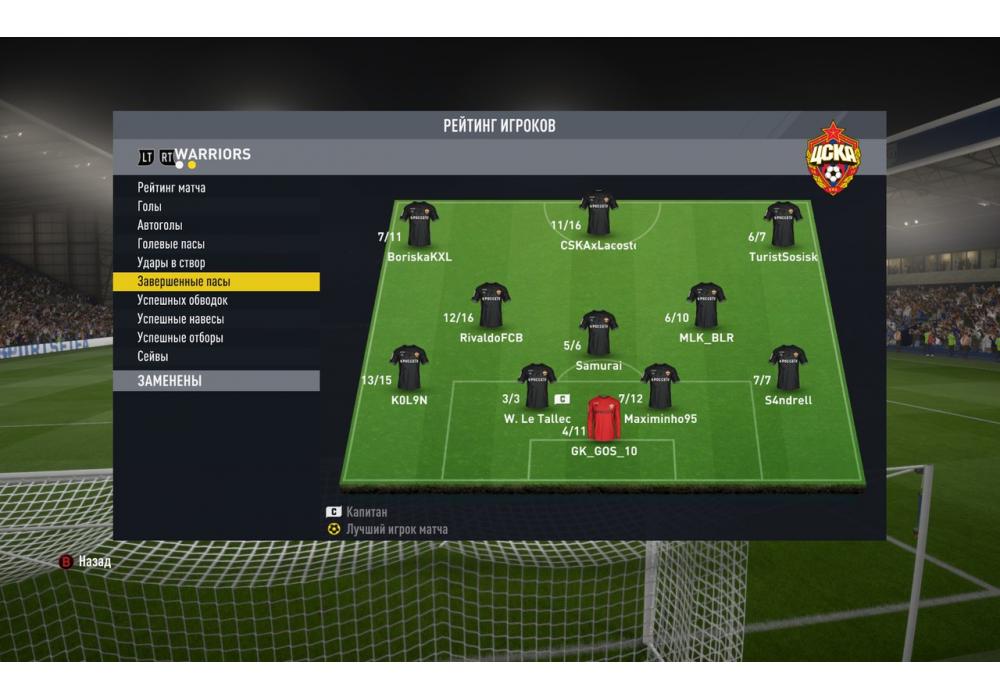Click player MLK_BLR's shirt
Image resolution: width=1000 pixels, height=700 pixels.
(x=706, y=305)
